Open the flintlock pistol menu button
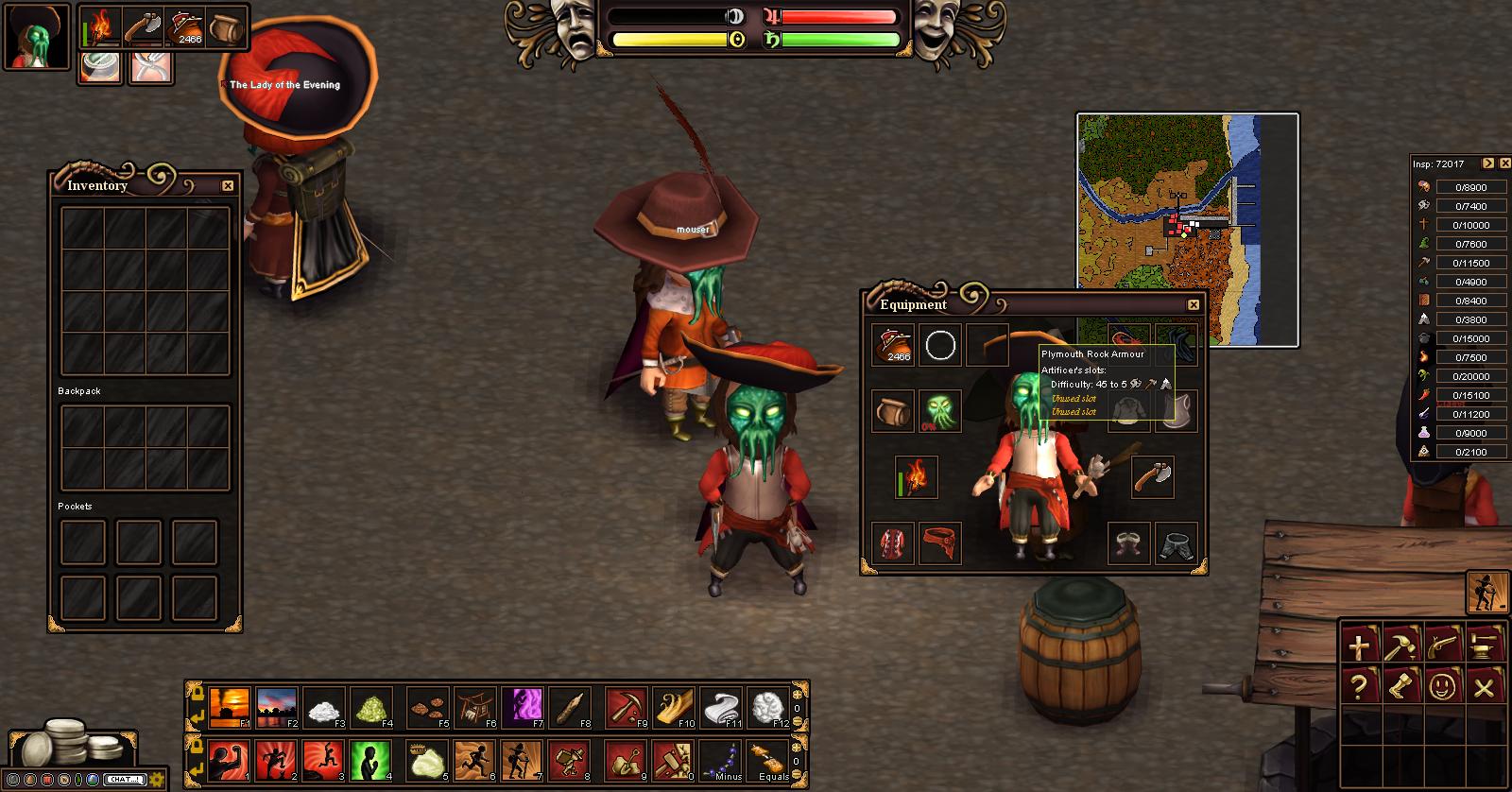 click(1443, 645)
